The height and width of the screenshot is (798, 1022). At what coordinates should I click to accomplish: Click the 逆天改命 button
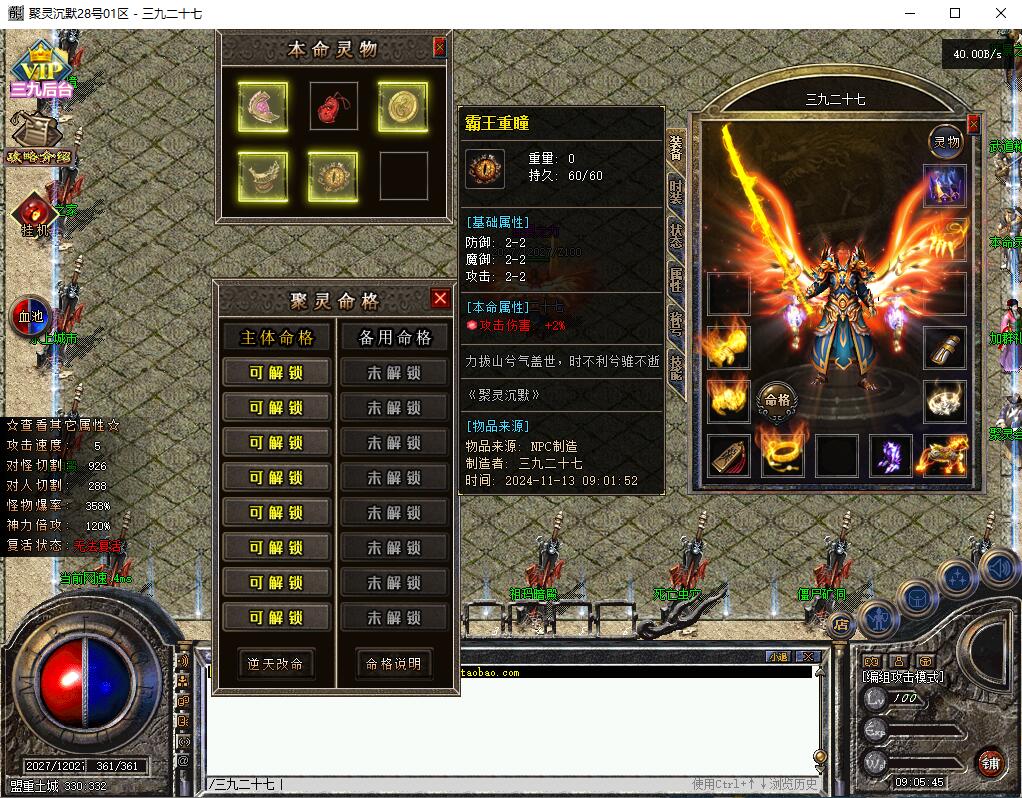point(276,664)
